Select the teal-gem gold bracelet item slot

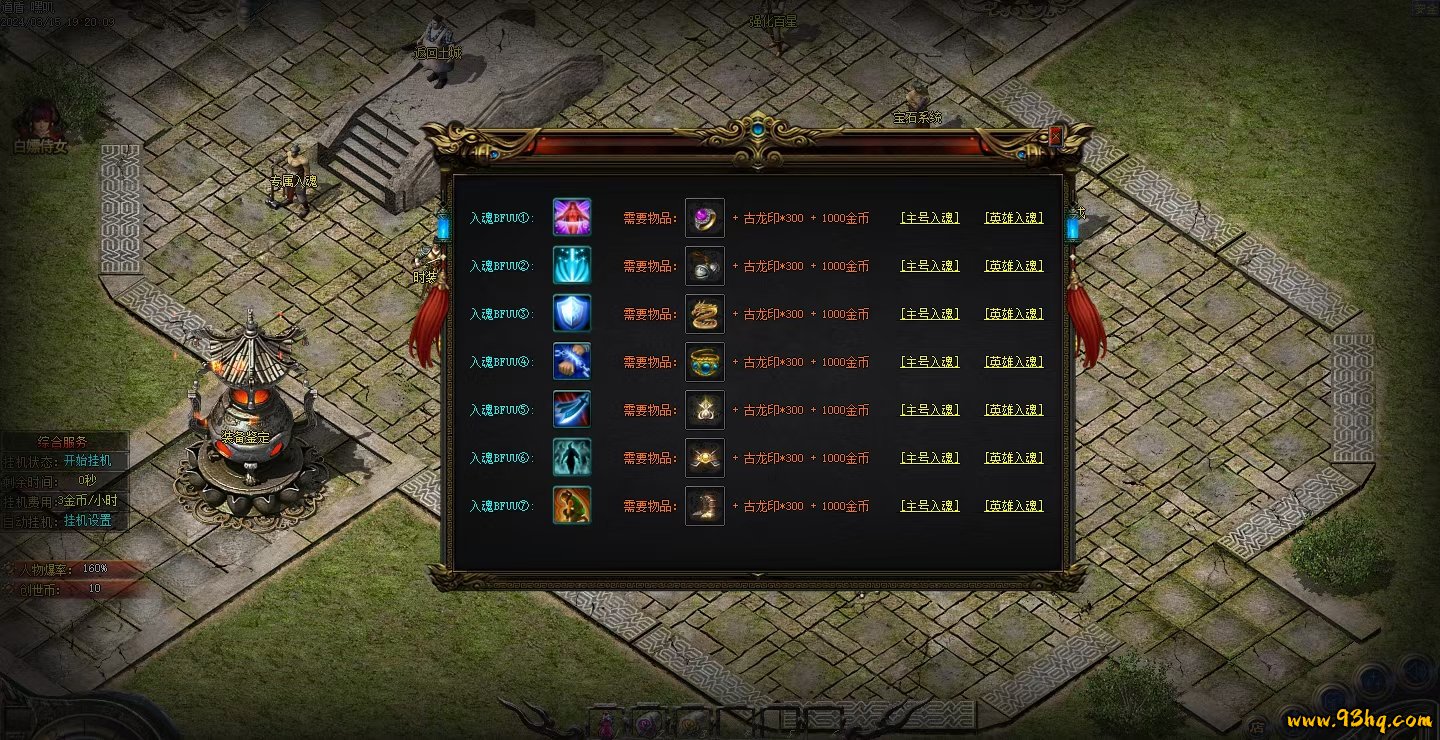click(x=705, y=361)
